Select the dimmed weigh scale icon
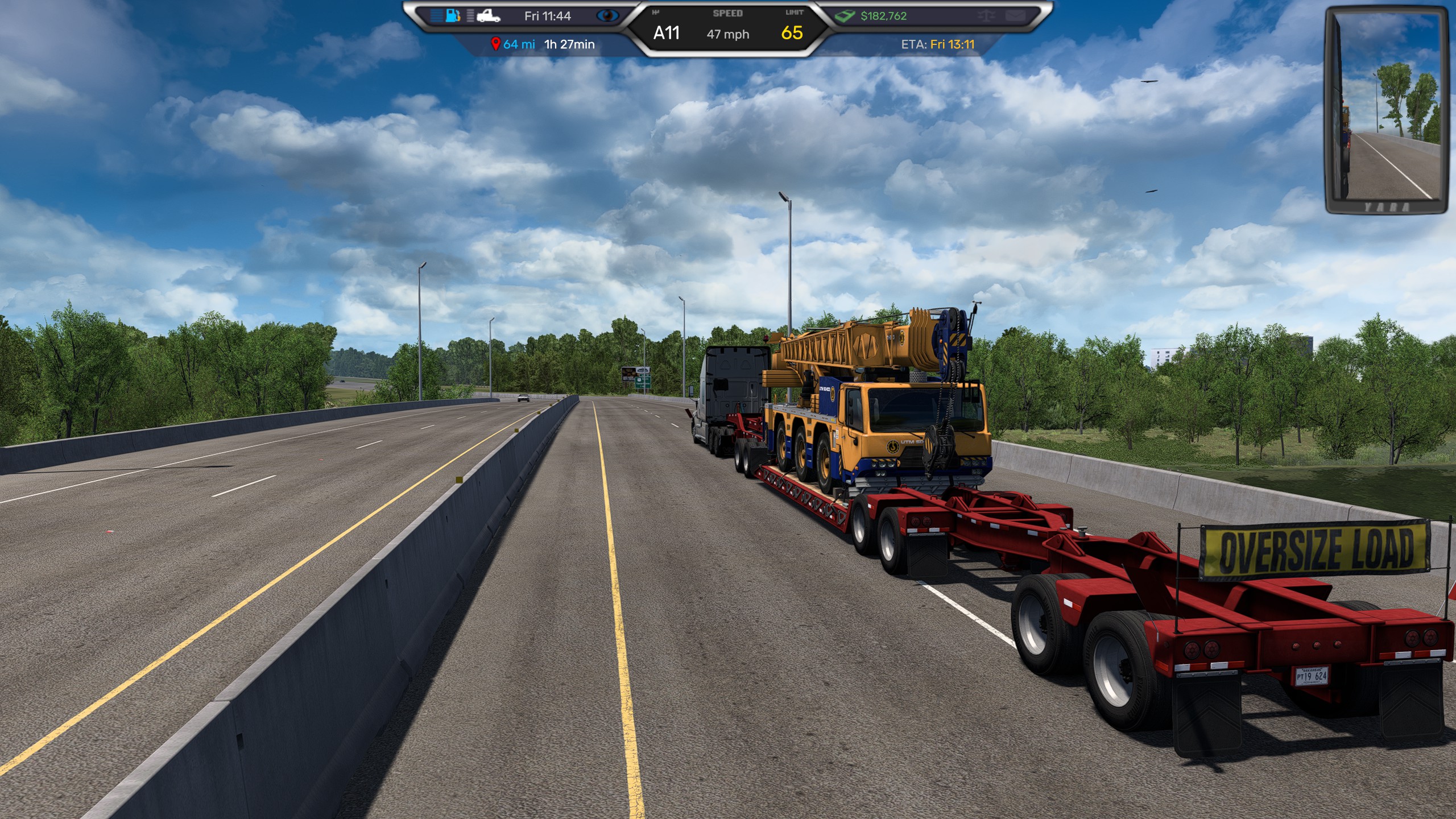The height and width of the screenshot is (819, 1456). [987, 16]
